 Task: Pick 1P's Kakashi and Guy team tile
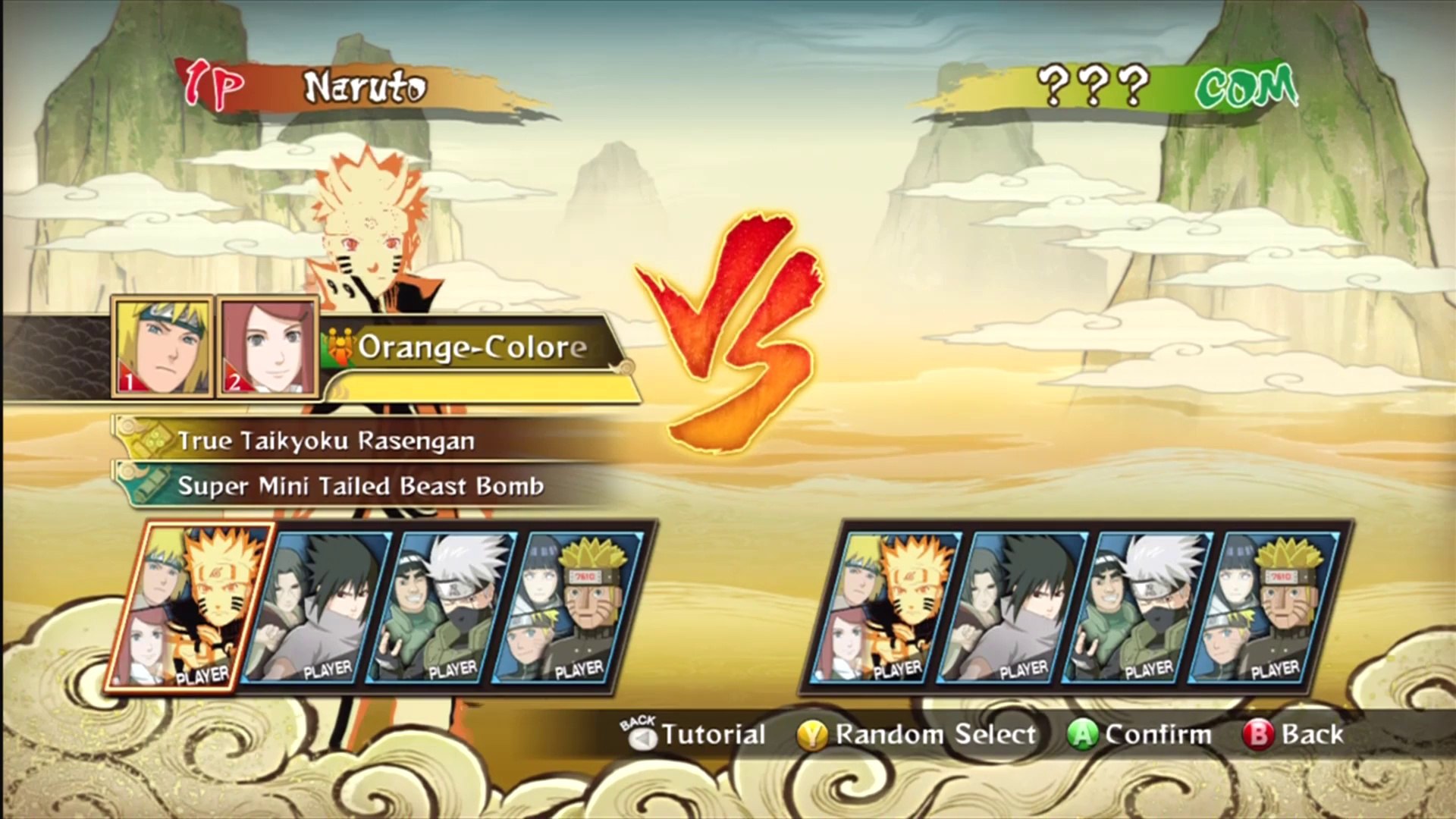[x=444, y=607]
